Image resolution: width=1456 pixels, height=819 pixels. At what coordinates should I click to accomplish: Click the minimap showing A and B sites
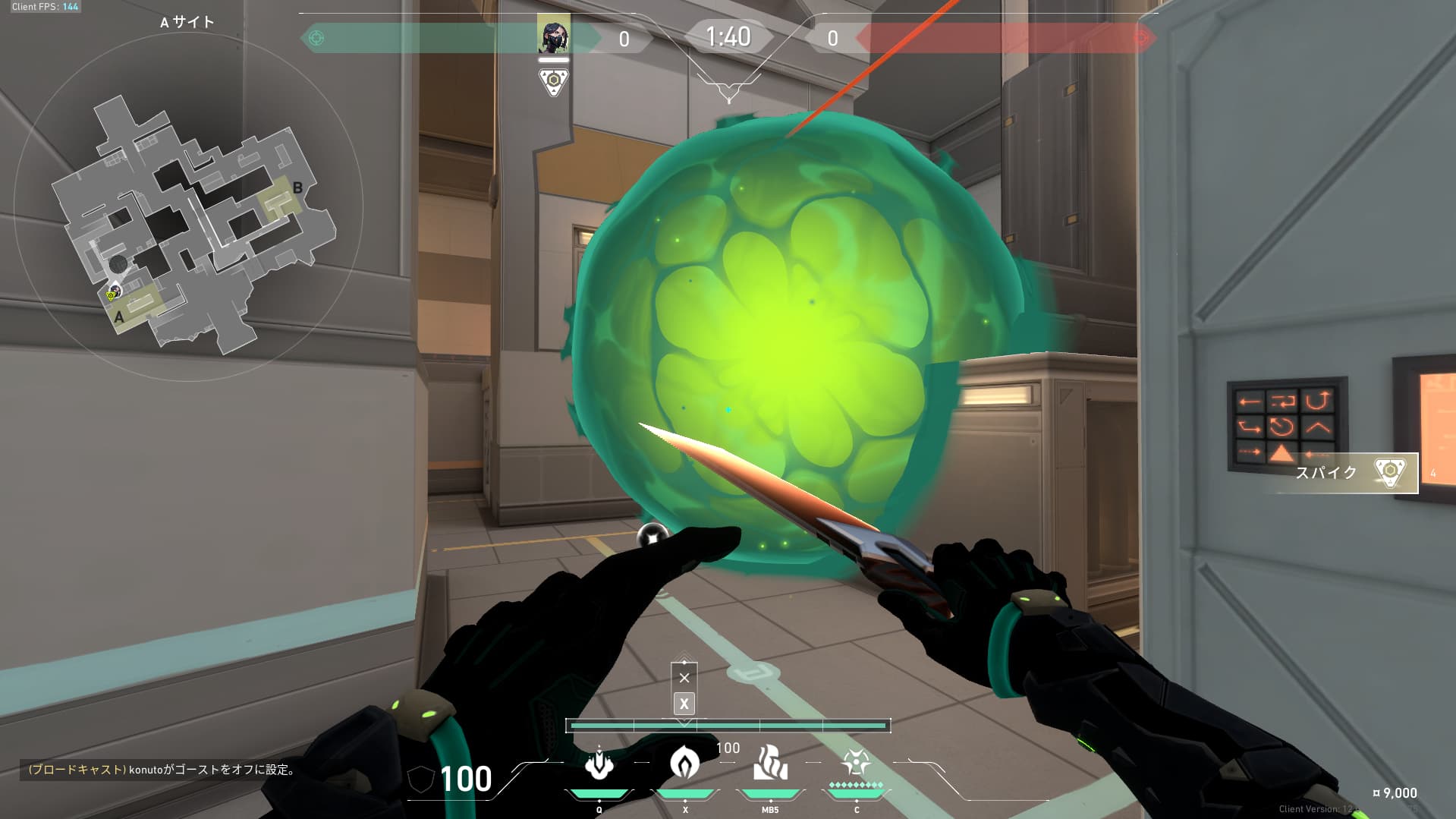[190, 220]
